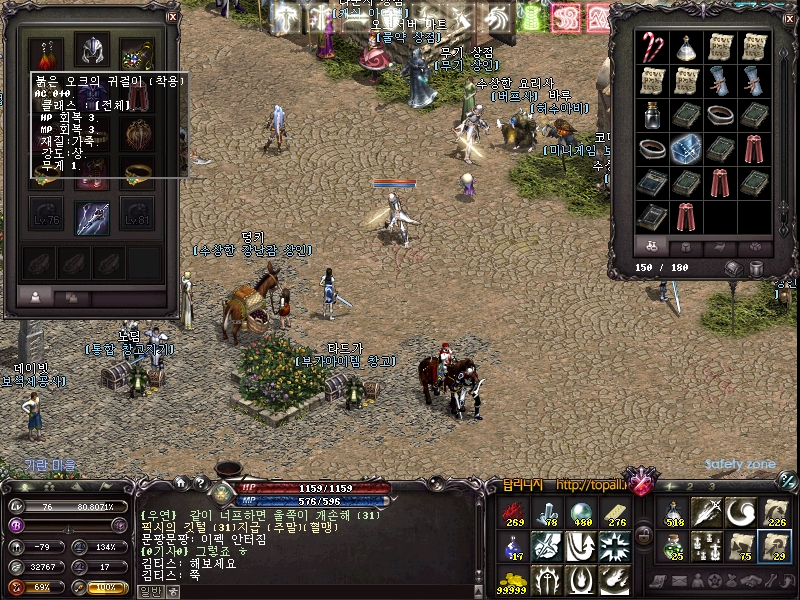Image resolution: width=800 pixels, height=600 pixels.
Task: Select the red orc earring slot
Action: (47, 52)
